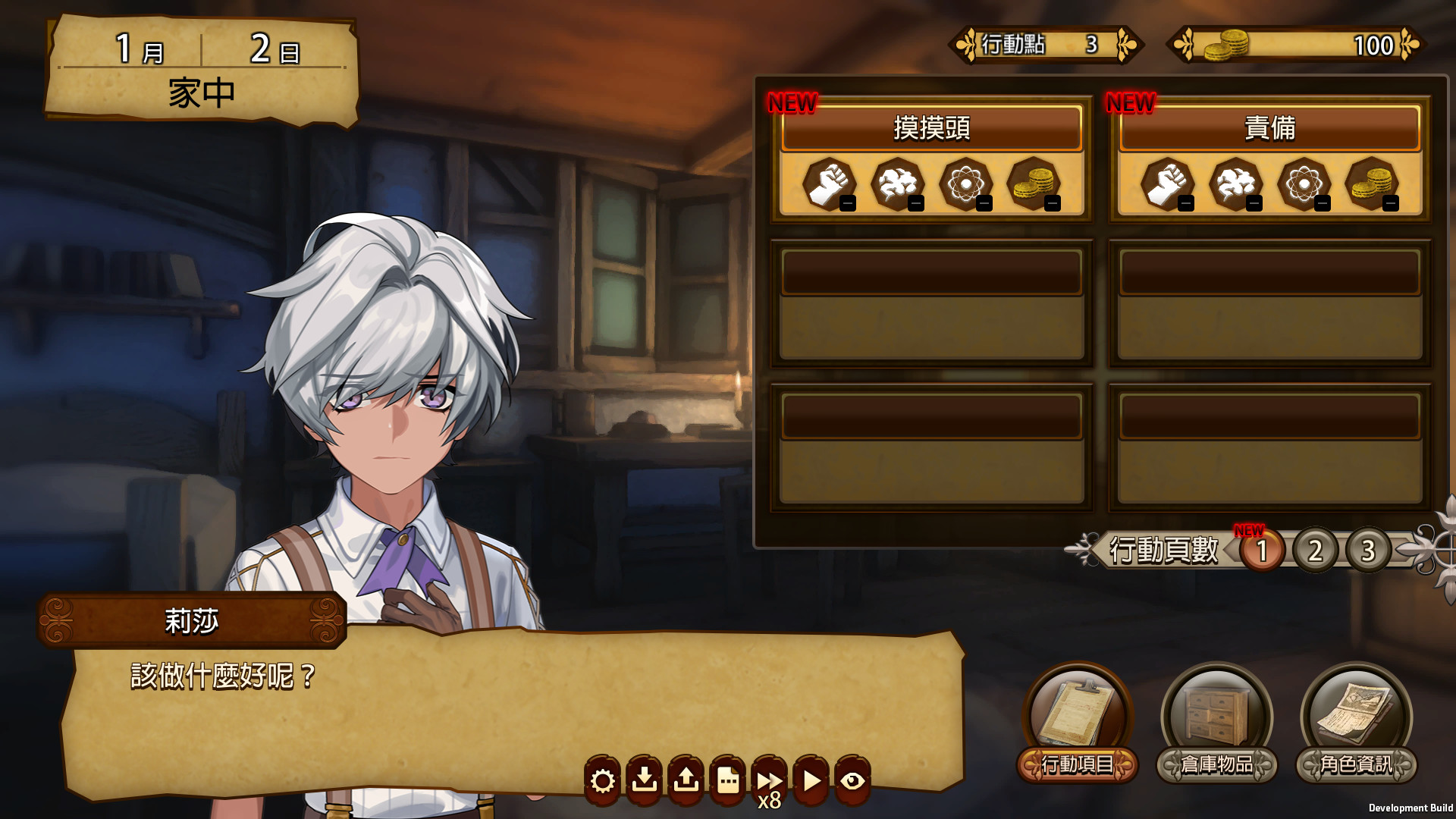The width and height of the screenshot is (1456, 819).
Task: Click the atom icon under 摸摸頭
Action: pos(965,184)
